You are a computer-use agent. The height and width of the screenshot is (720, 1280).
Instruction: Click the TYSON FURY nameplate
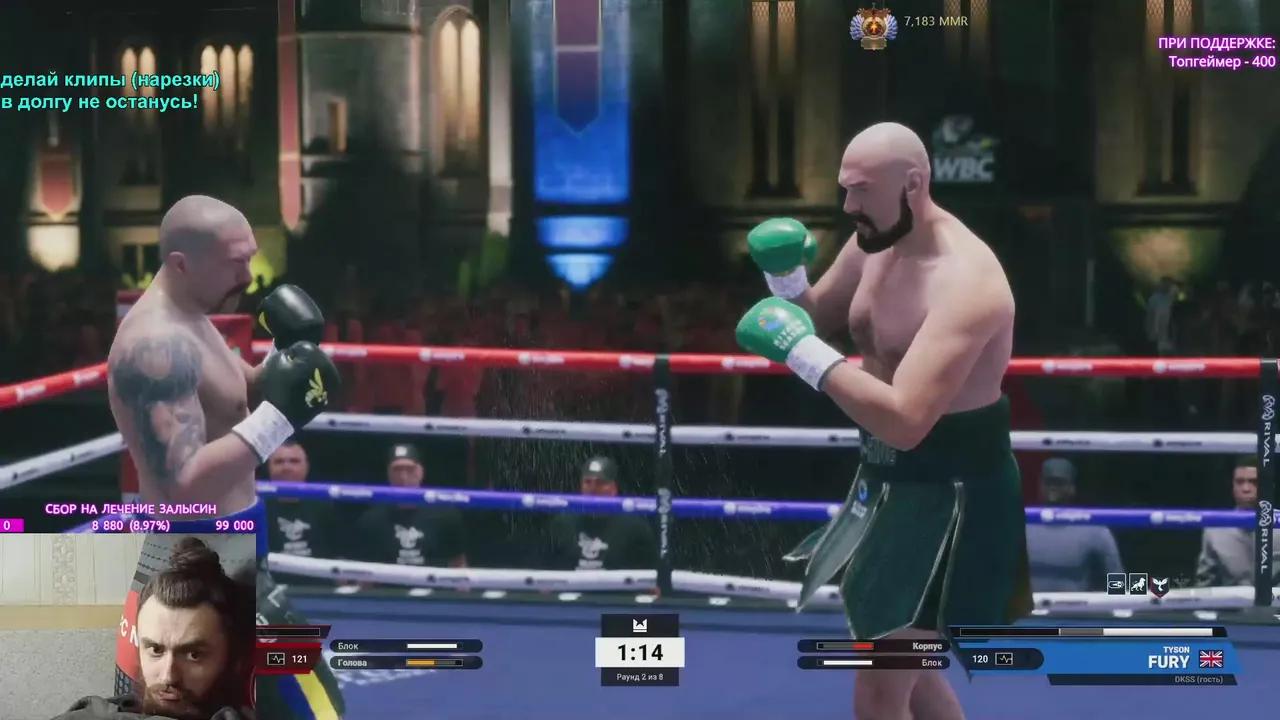click(1168, 659)
